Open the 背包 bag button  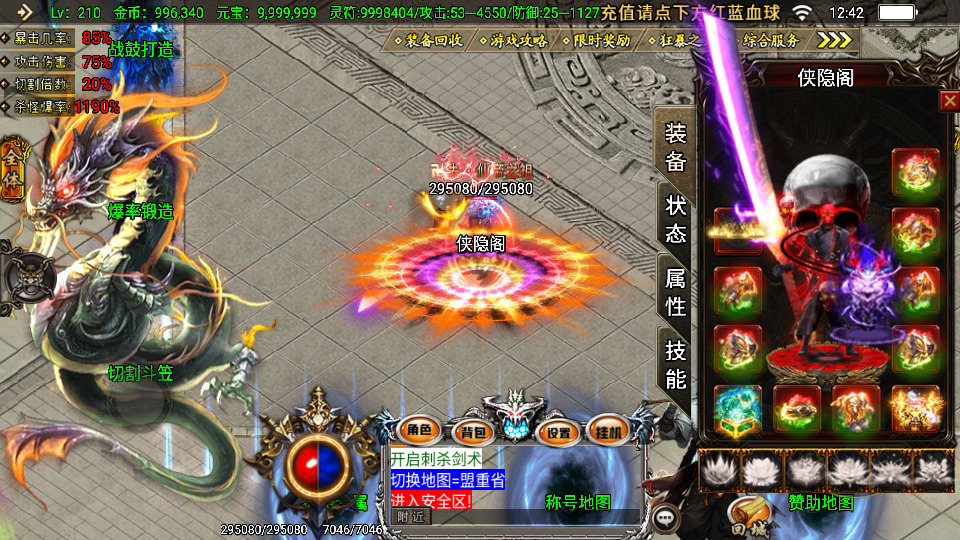click(470, 431)
